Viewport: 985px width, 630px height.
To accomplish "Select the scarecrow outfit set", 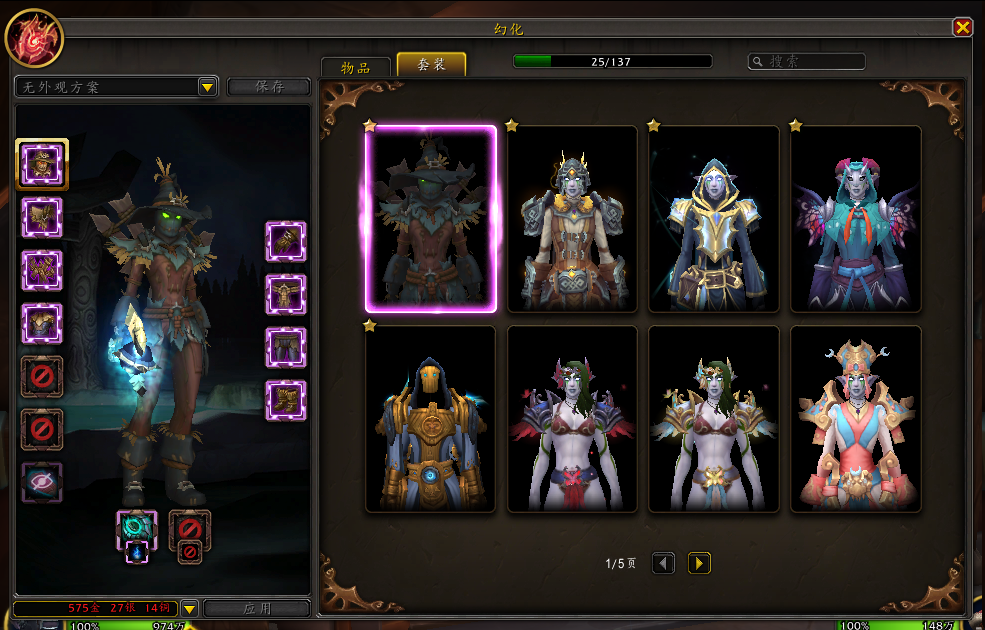I will click(431, 219).
